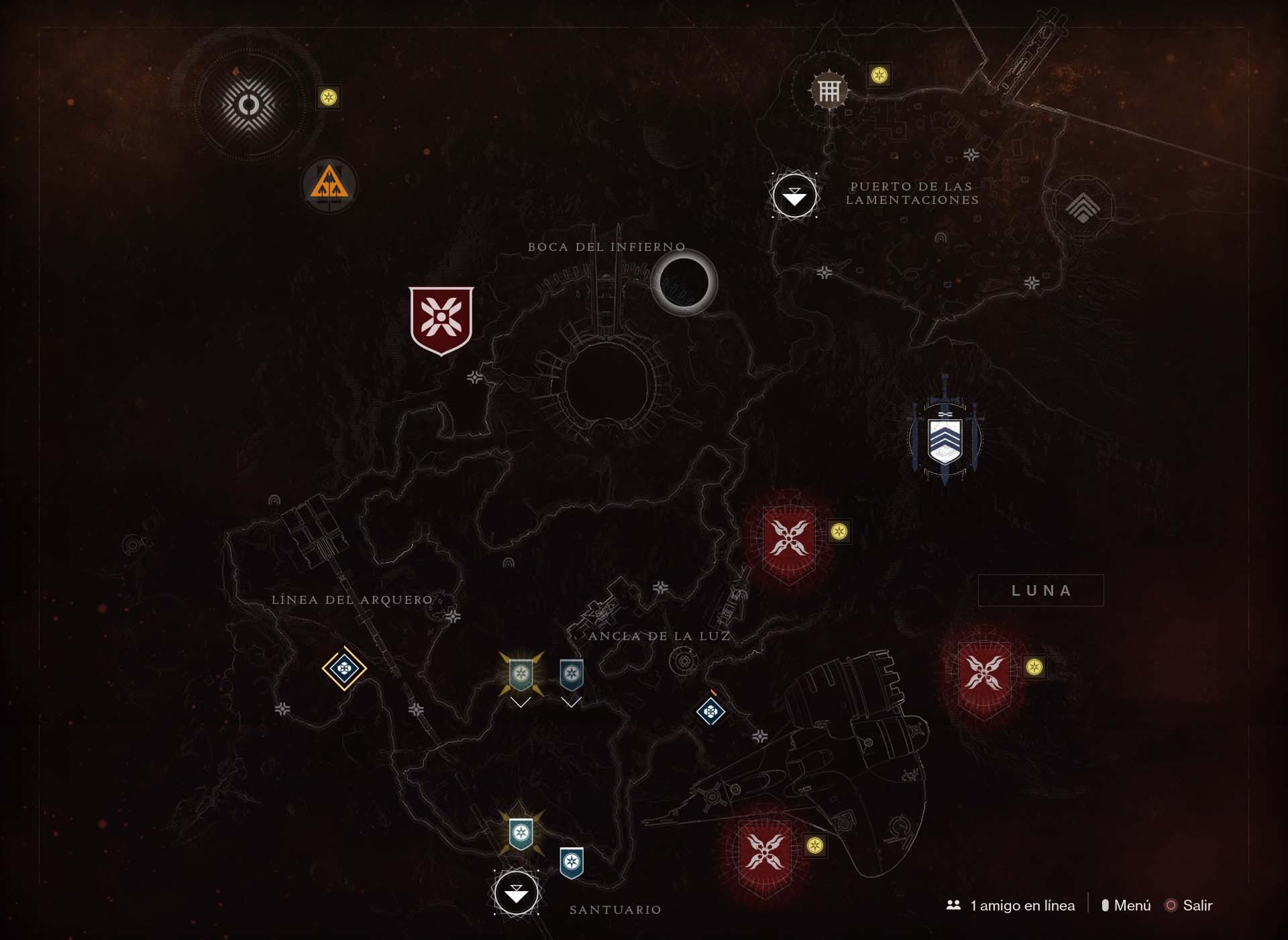Open the black circle node at Boca del Infierno
This screenshot has height=940, width=1288.
click(x=684, y=282)
